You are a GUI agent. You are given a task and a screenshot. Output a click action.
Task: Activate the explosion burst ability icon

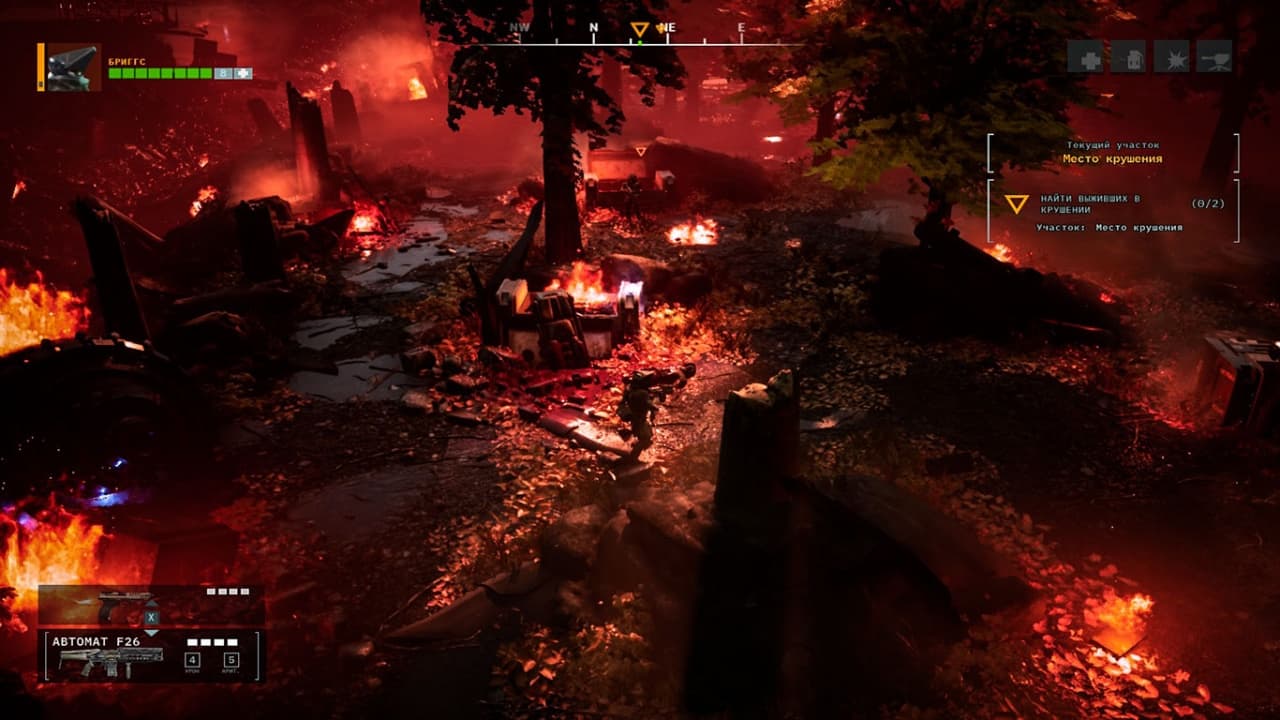[1171, 56]
